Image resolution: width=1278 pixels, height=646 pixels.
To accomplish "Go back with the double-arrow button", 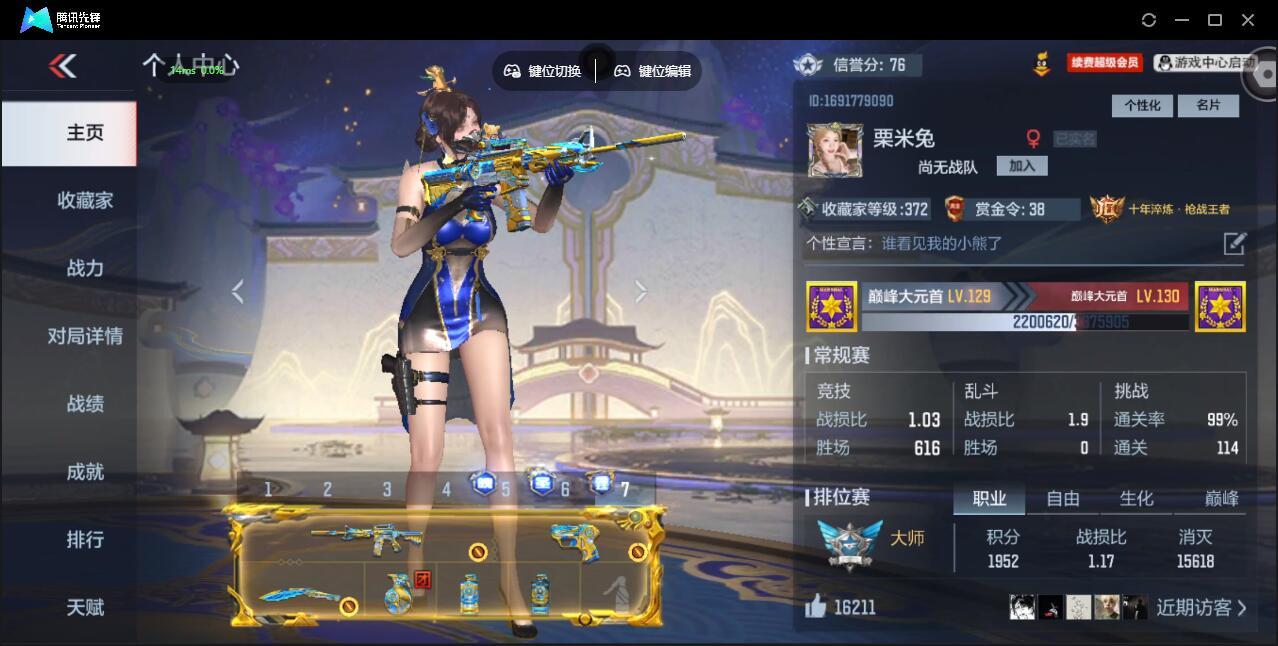I will pyautogui.click(x=63, y=66).
